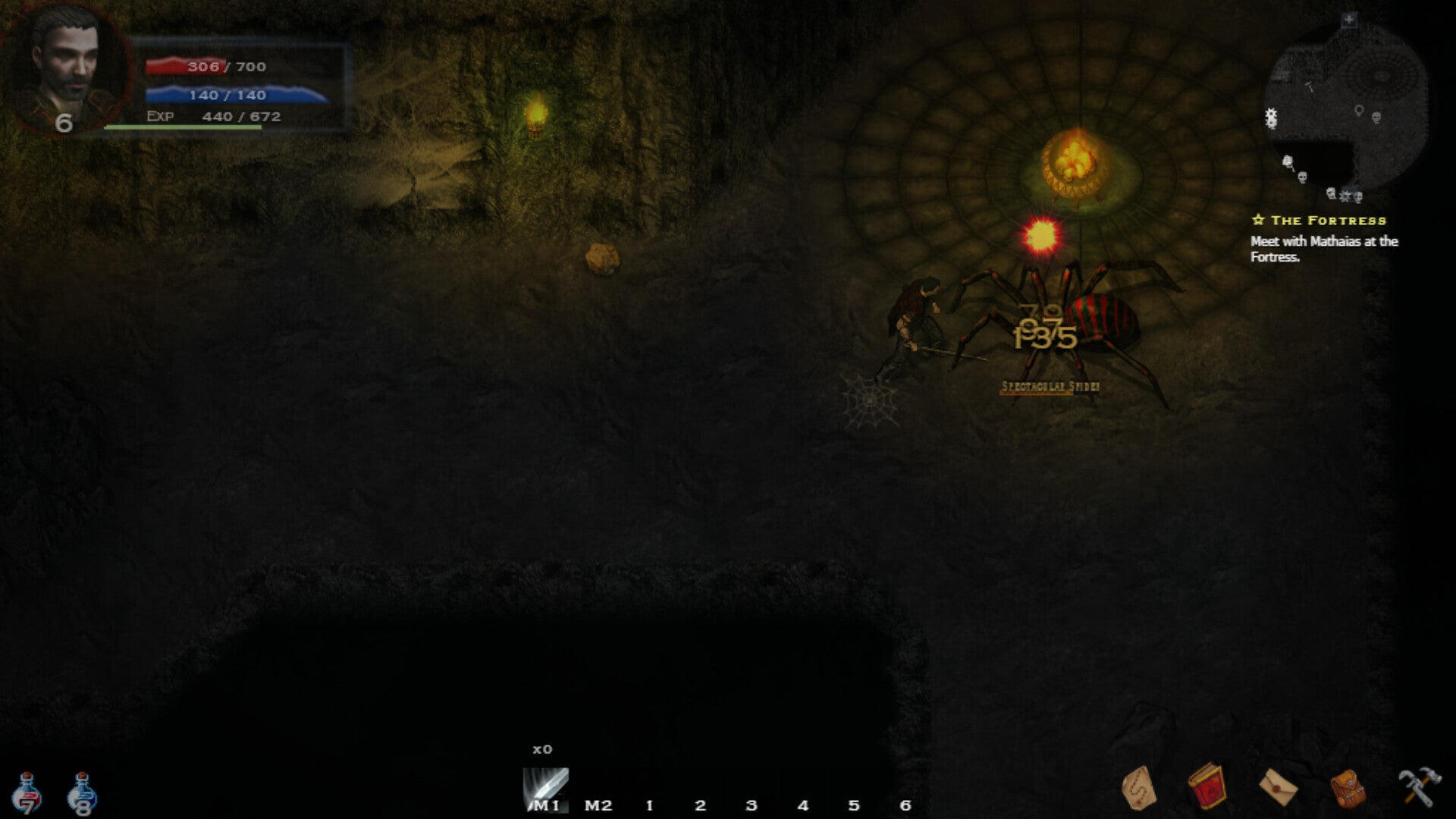The image size is (1456, 819).
Task: Open the leather backpack inventory
Action: [1348, 788]
